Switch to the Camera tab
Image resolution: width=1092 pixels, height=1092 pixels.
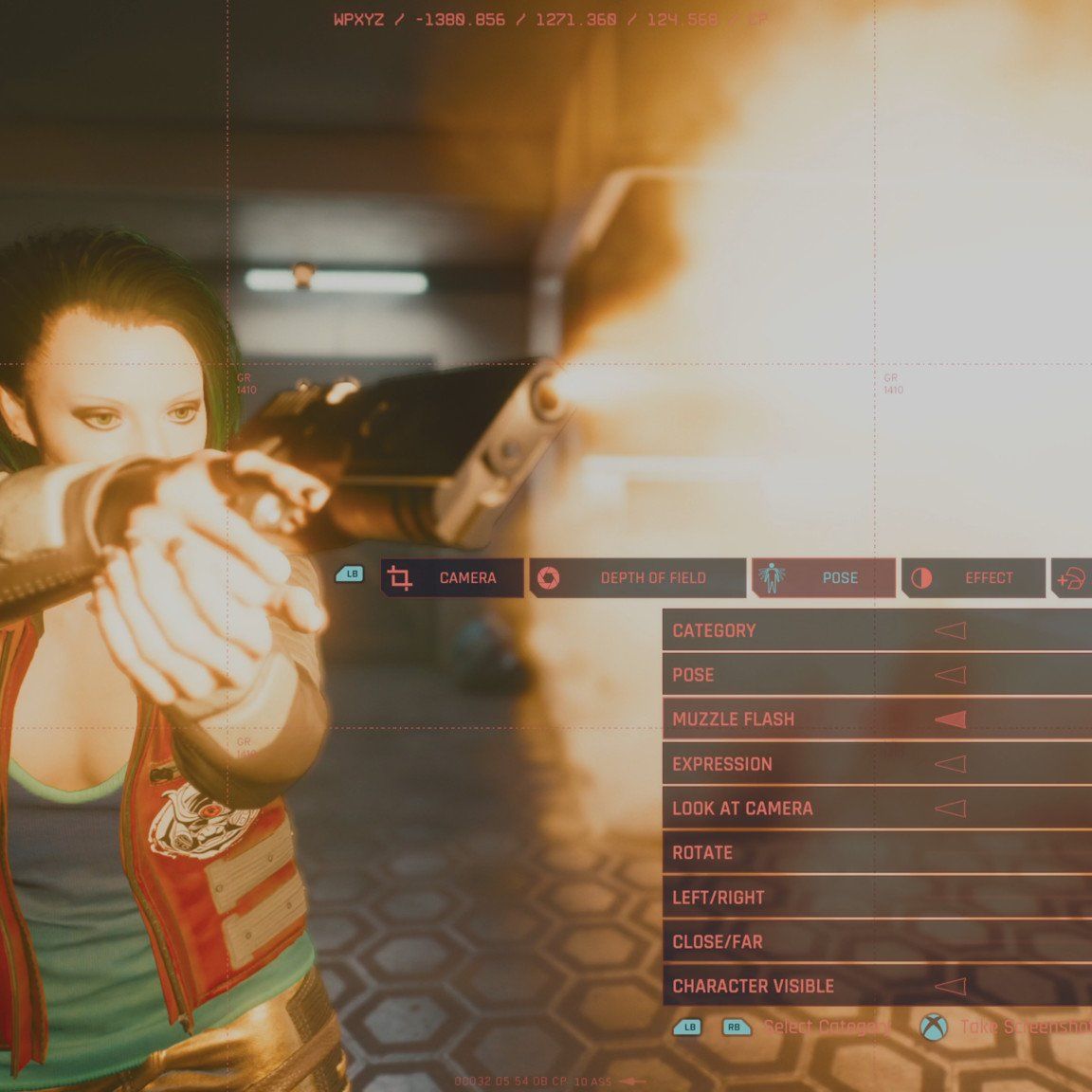pyautogui.click(x=452, y=577)
